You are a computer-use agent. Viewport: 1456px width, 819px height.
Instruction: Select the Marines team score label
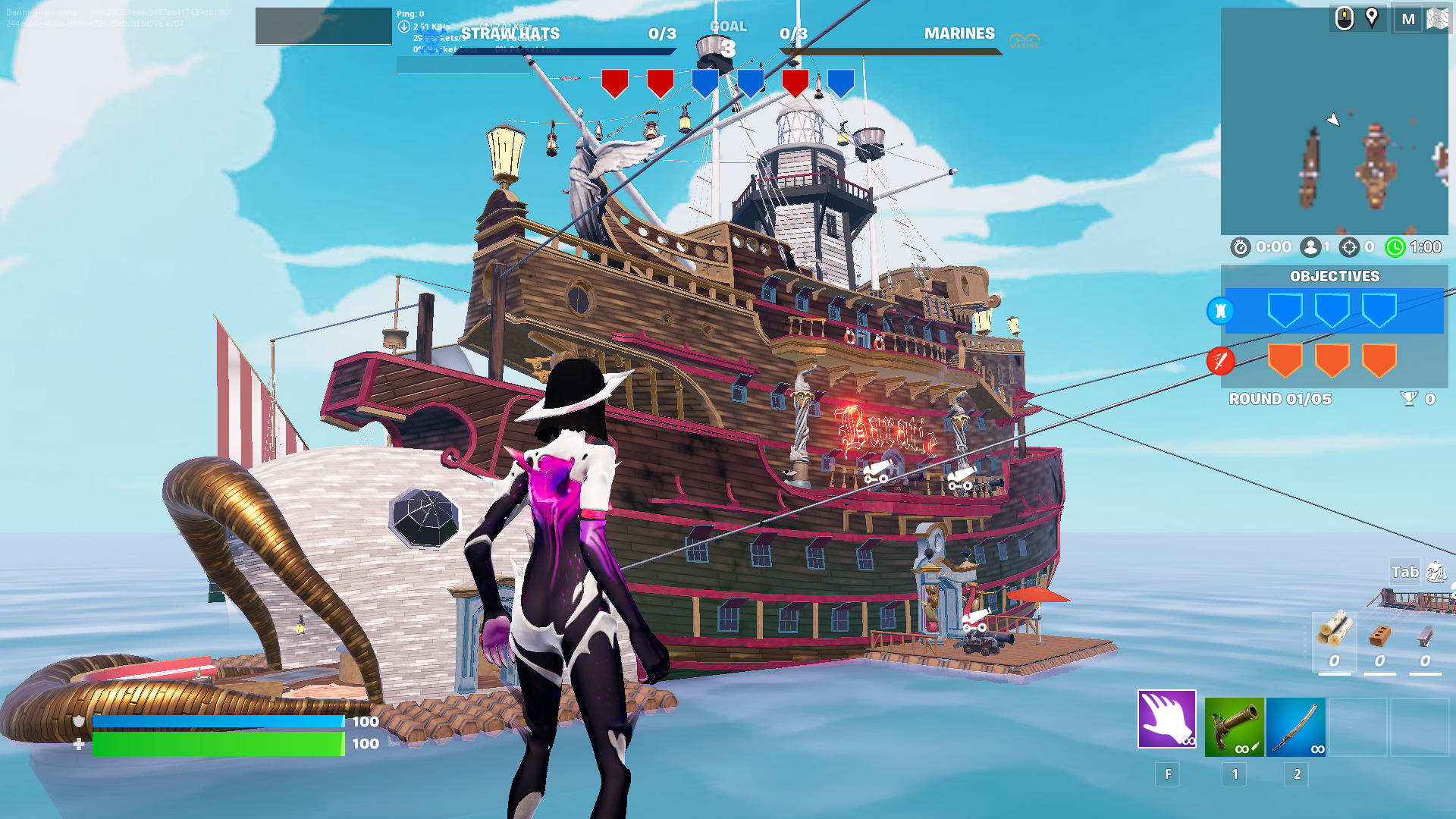(x=959, y=33)
